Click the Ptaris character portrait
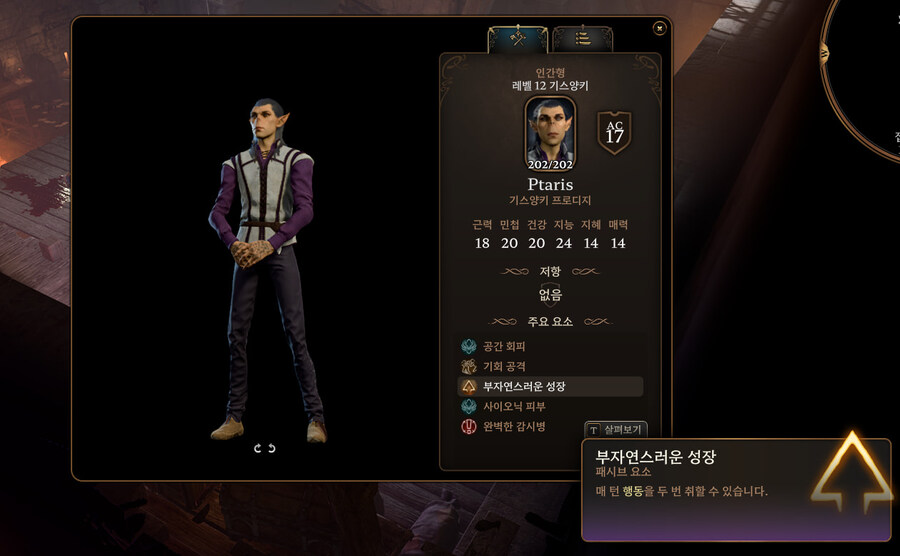 551,131
